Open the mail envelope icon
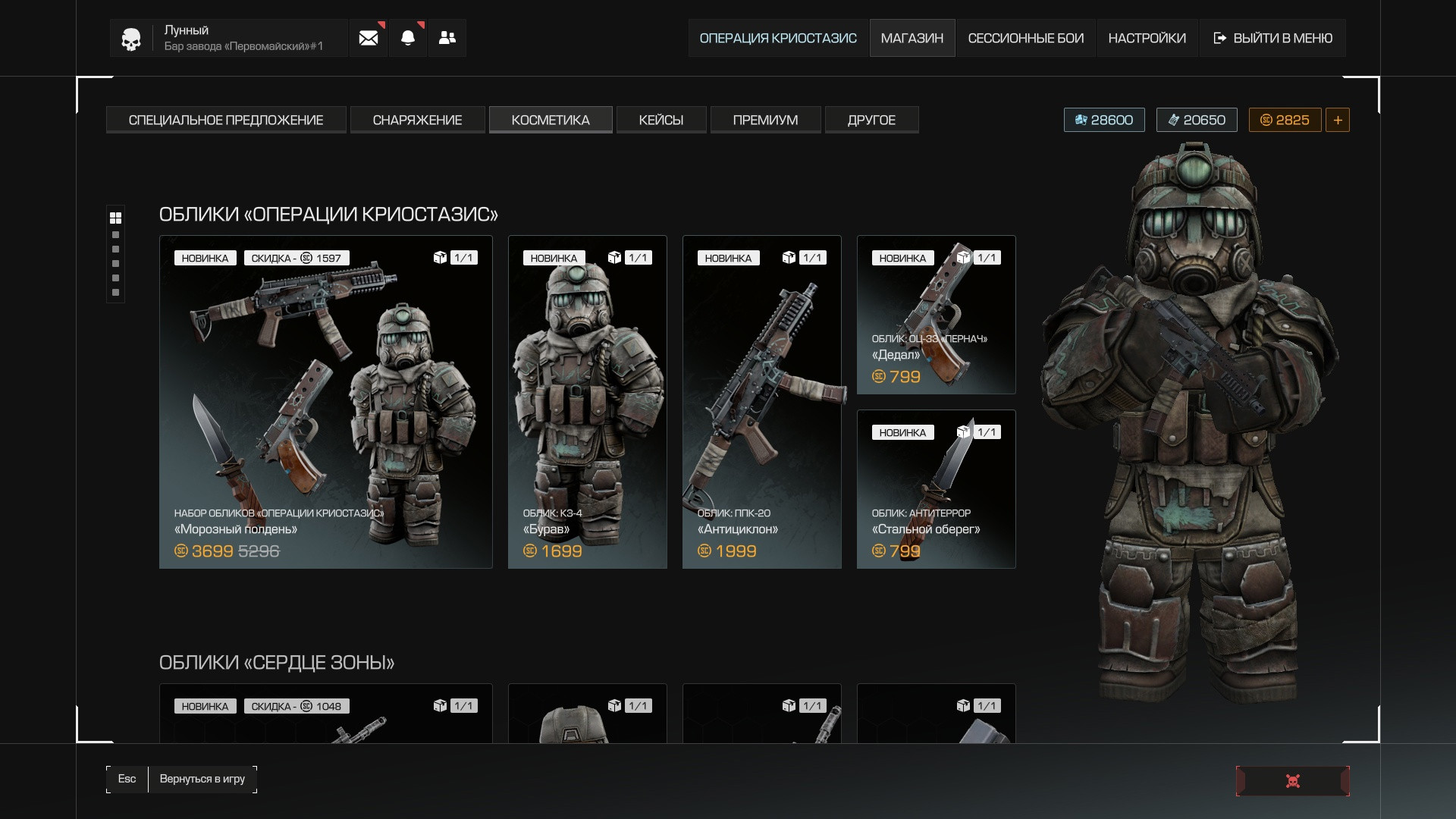This screenshot has width=1456, height=819. coord(369,38)
